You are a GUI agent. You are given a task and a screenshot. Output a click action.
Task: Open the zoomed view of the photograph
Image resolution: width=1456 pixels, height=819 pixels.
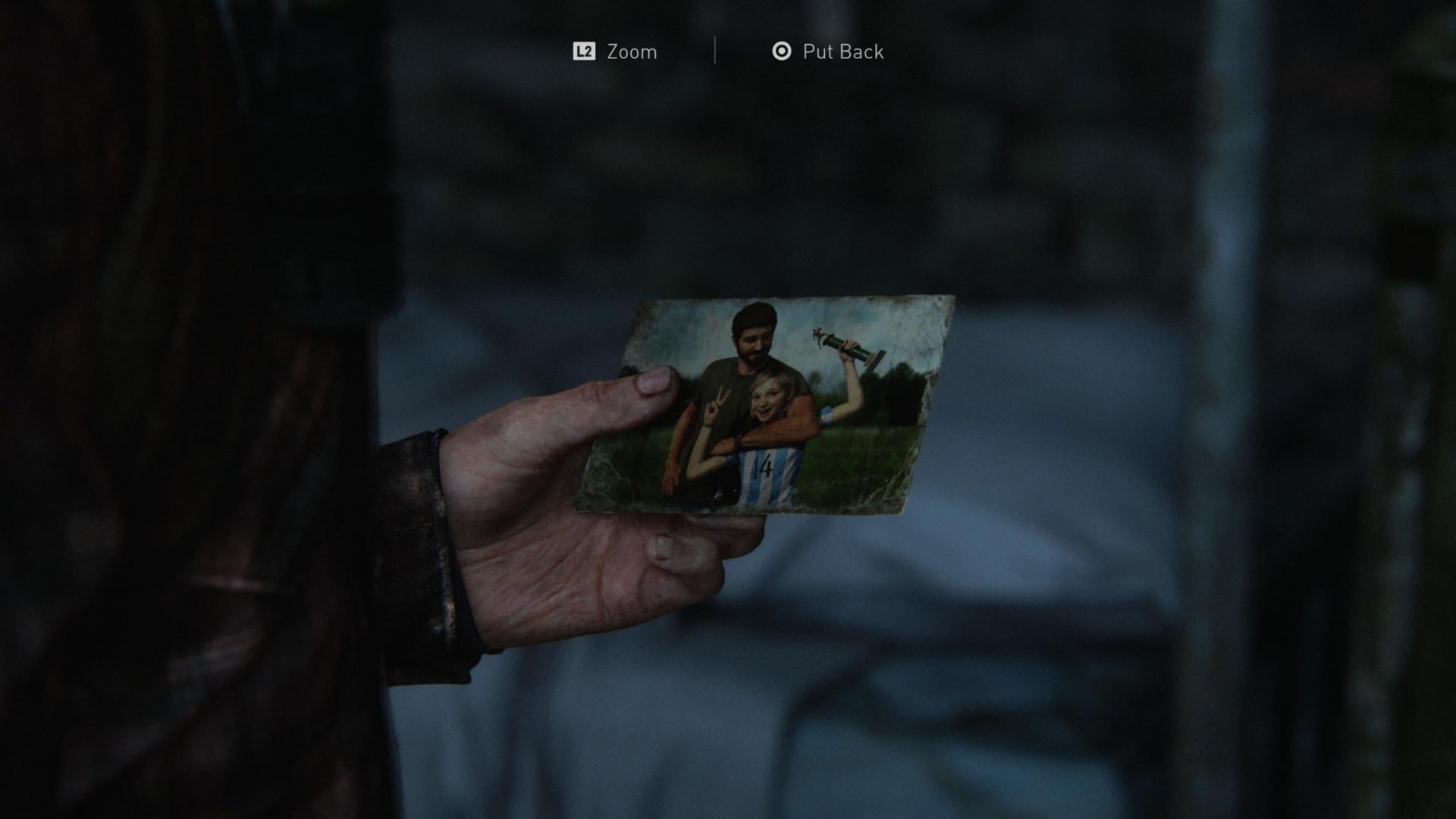(631, 52)
